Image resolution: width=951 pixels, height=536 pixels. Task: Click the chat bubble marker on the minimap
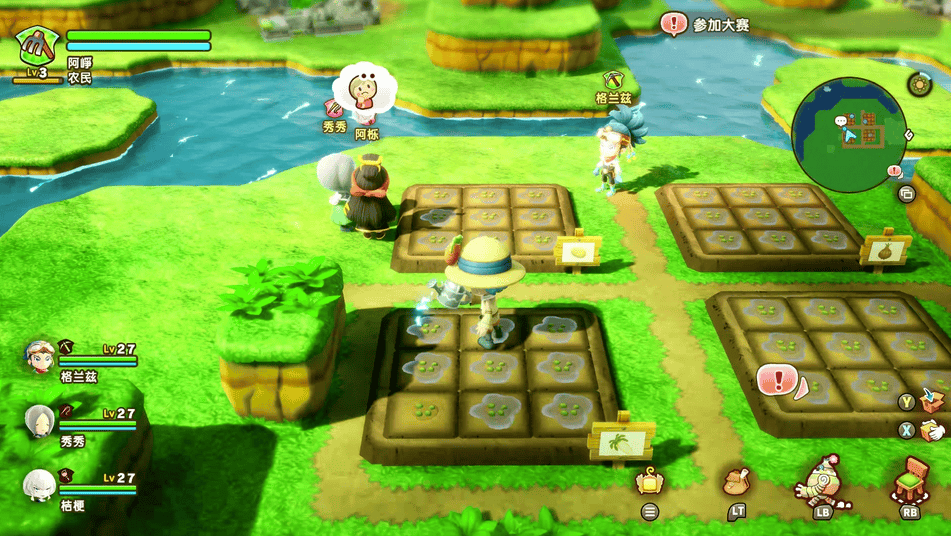(x=841, y=121)
